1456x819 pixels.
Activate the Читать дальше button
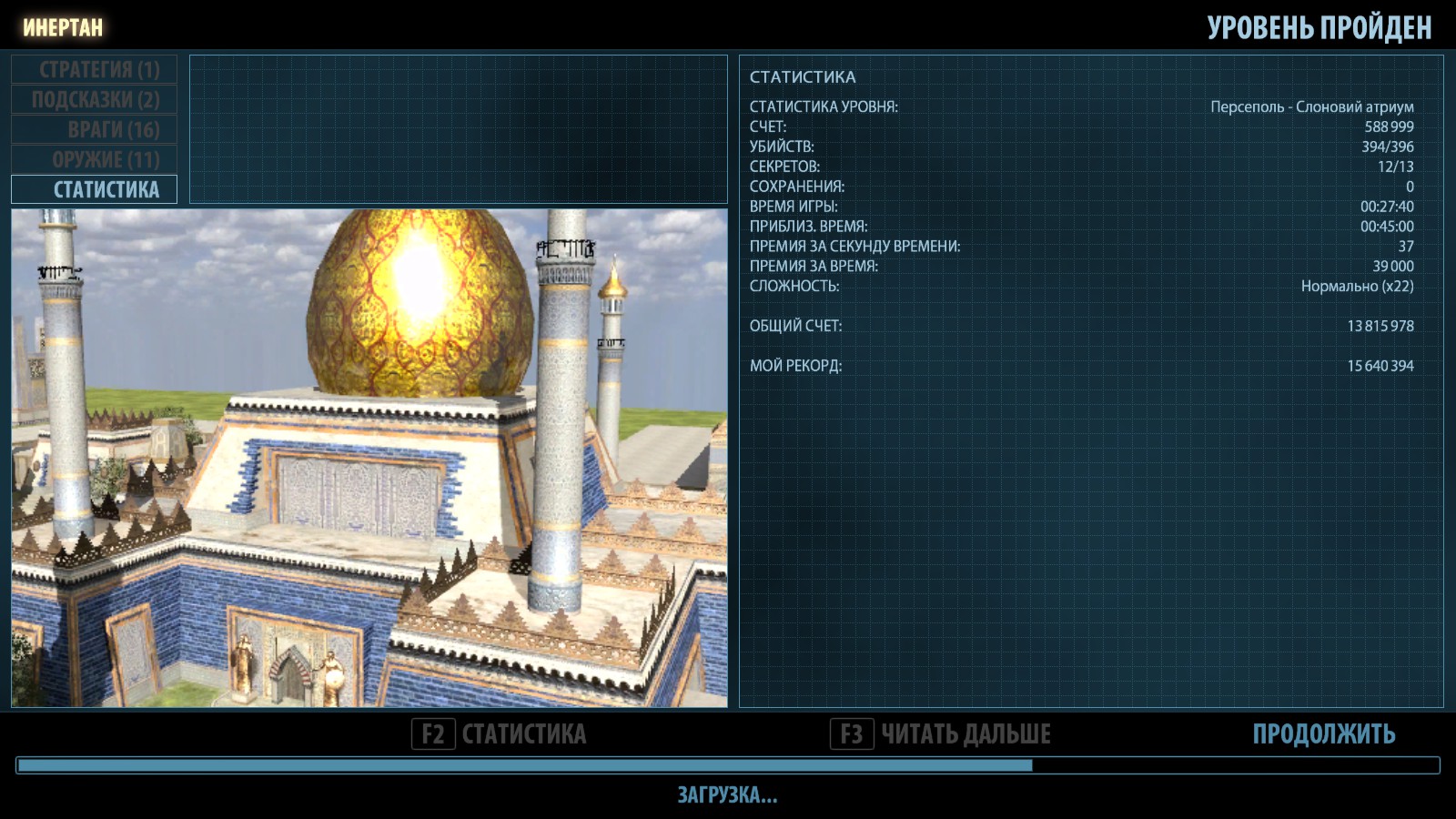(x=941, y=733)
